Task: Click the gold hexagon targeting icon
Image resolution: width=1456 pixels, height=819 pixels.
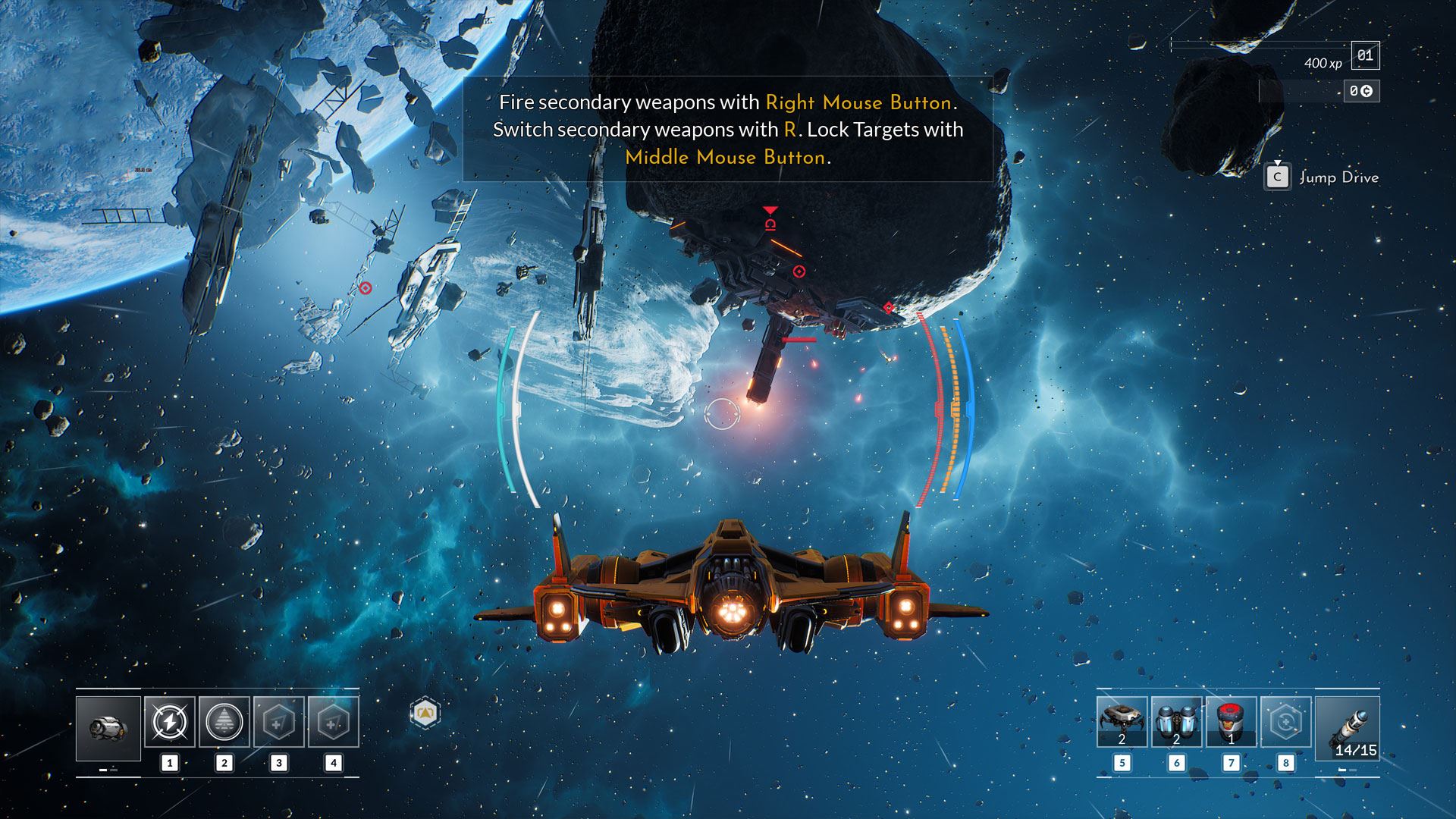Action: 425,713
